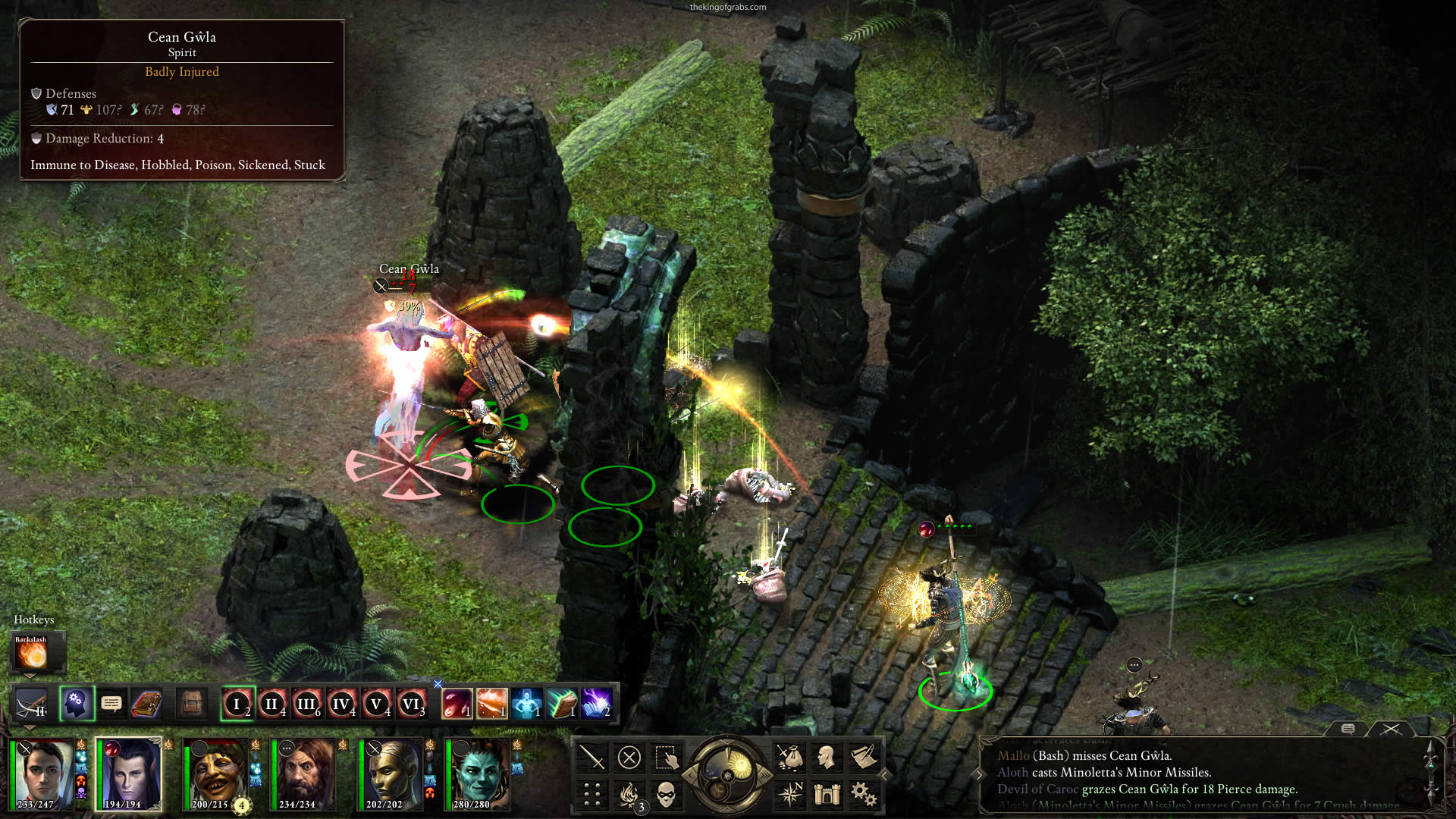Switch to the combat log tab

click(1391, 729)
